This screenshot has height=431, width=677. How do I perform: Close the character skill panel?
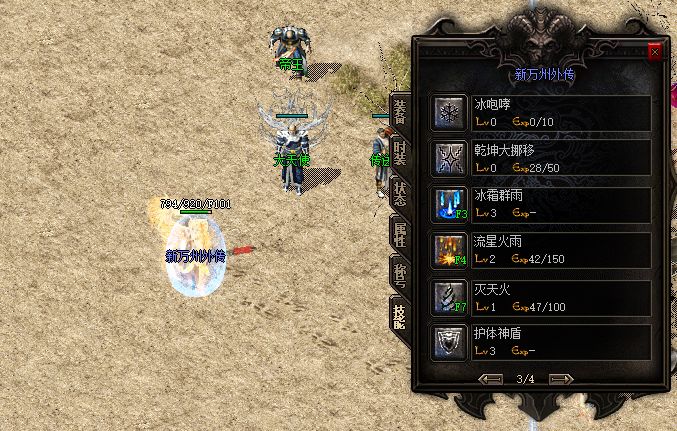pyautogui.click(x=655, y=52)
